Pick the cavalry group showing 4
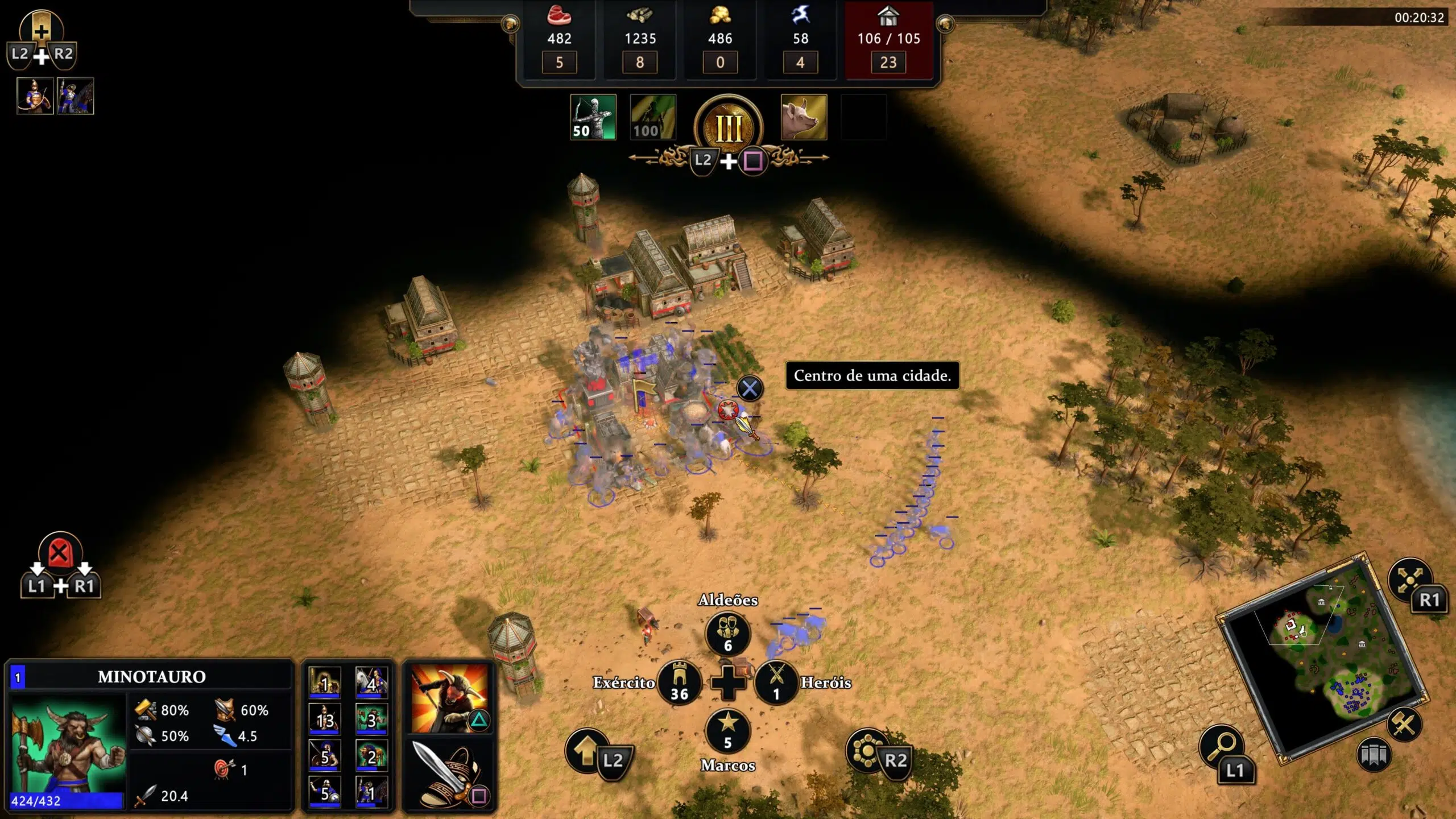The image size is (1456, 819). [371, 682]
